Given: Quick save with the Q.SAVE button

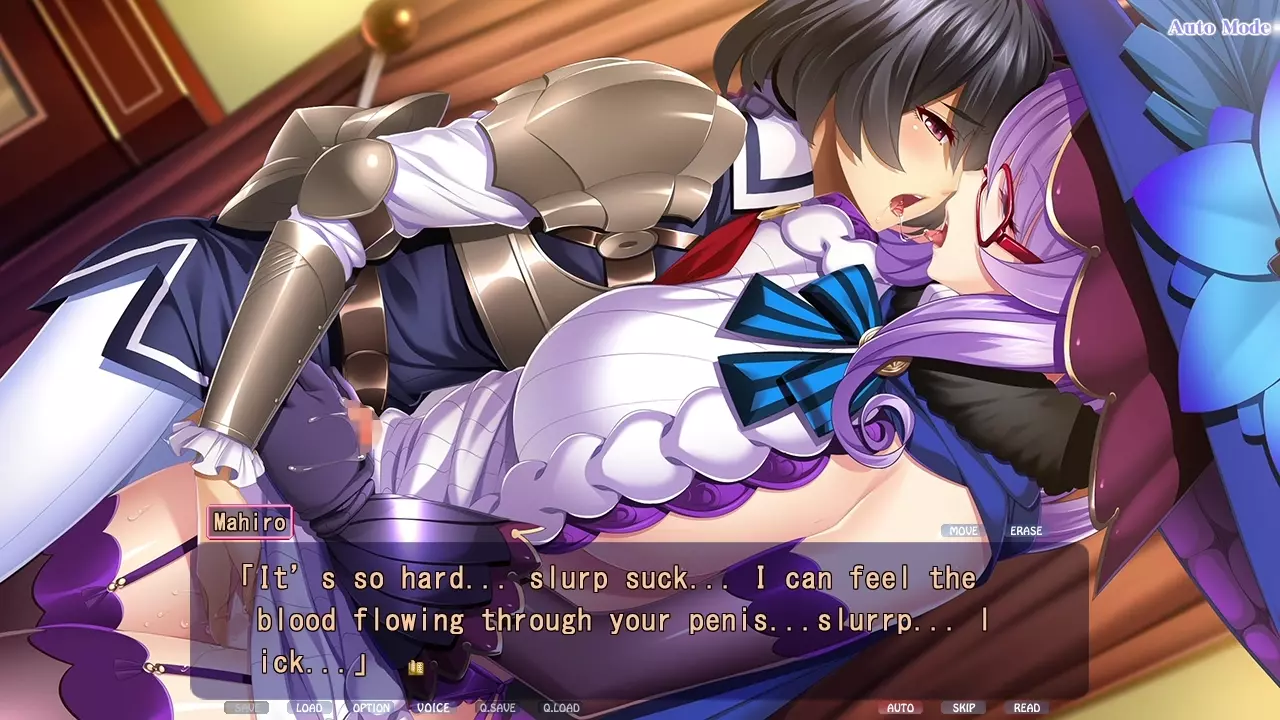Looking at the screenshot, I should (x=497, y=708).
